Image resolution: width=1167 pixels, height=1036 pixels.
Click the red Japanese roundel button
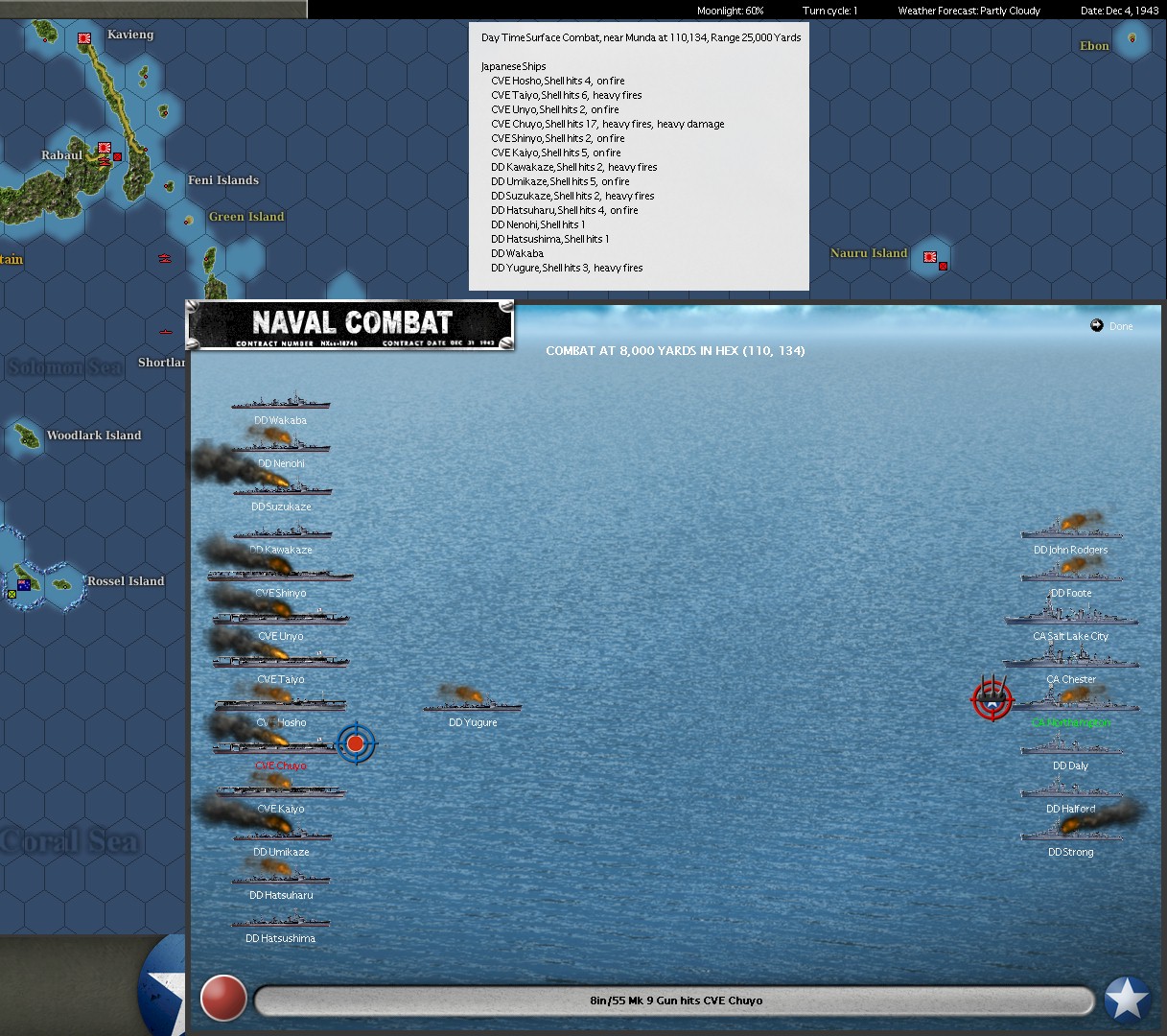point(223,999)
